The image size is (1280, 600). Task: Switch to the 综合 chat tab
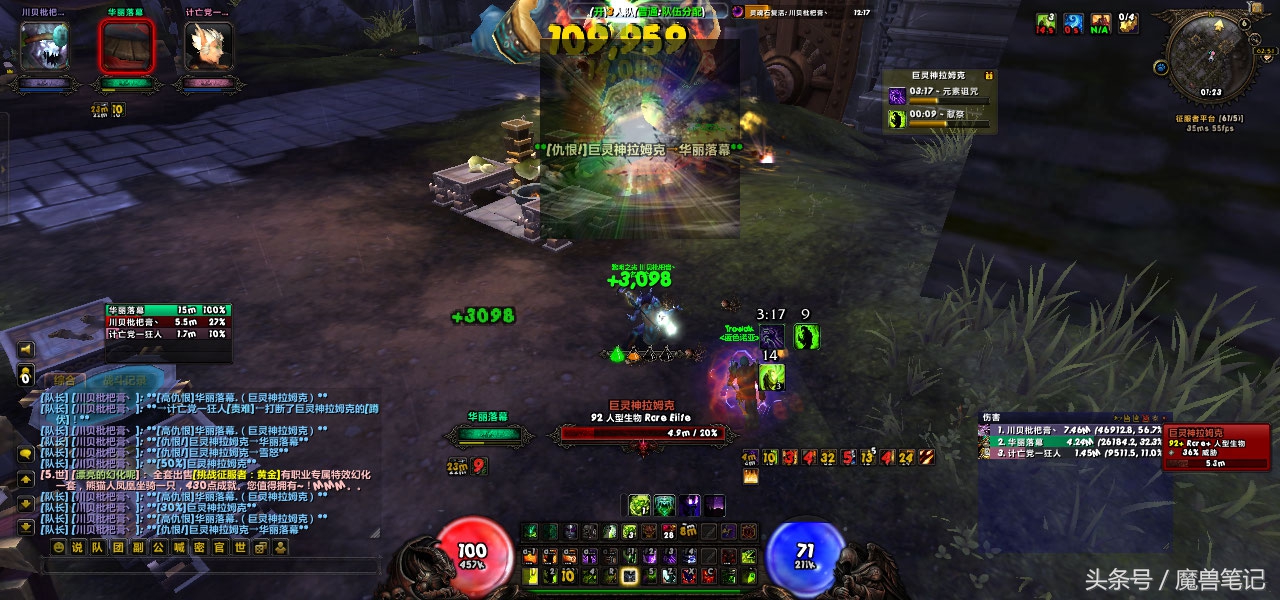pyautogui.click(x=66, y=380)
